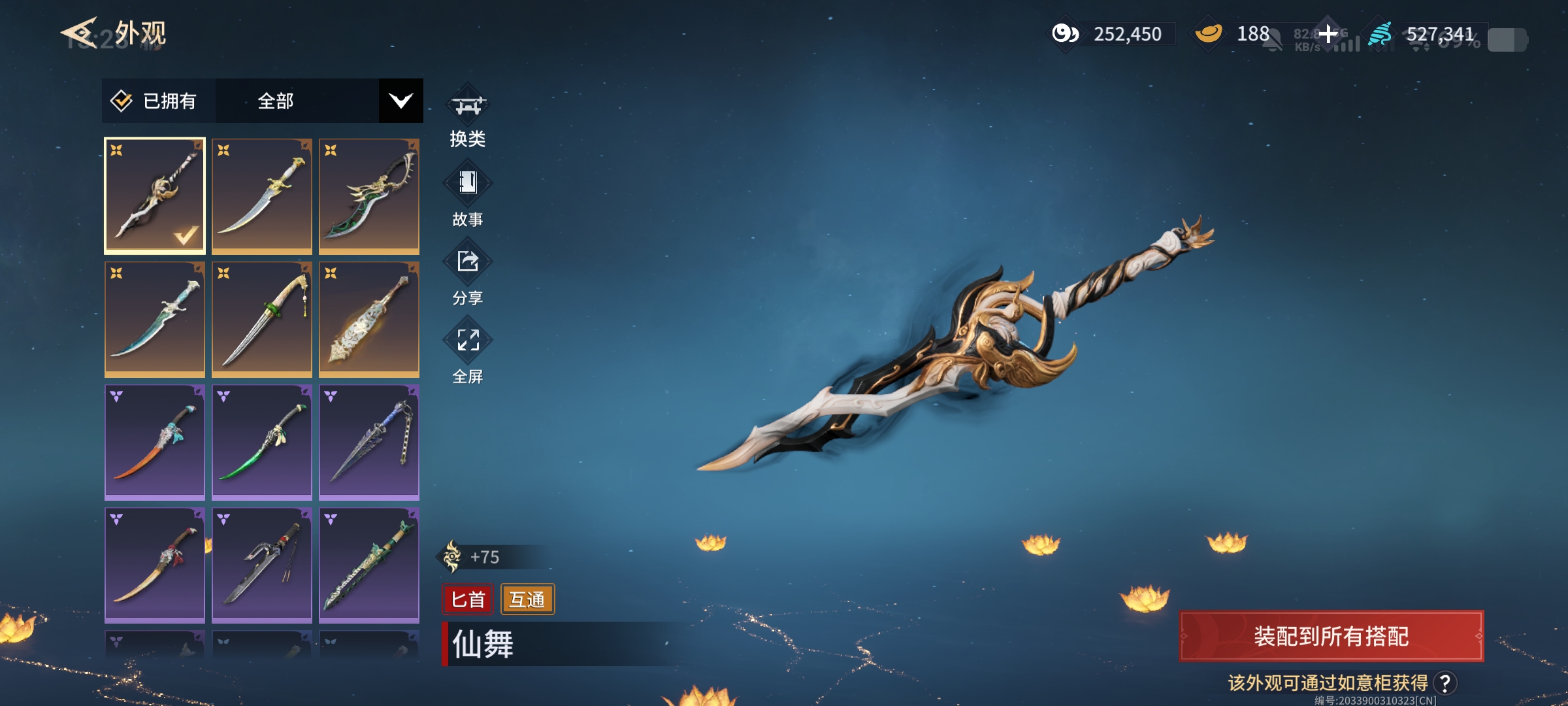Image resolution: width=1568 pixels, height=706 pixels.
Task: Equip with 装配到所有搭配 red button
Action: coord(1331,636)
